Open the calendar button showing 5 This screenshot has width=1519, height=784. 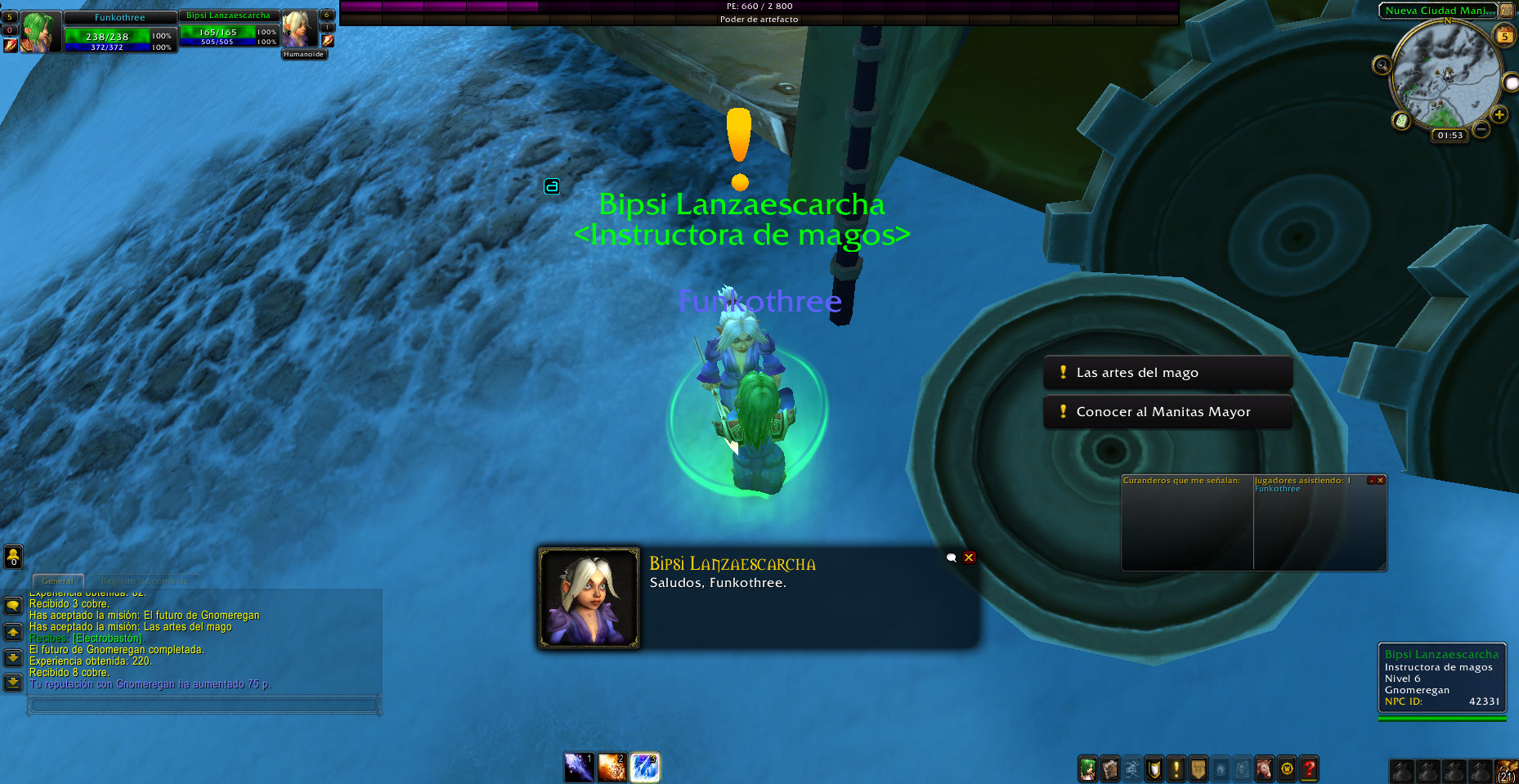tap(1504, 36)
